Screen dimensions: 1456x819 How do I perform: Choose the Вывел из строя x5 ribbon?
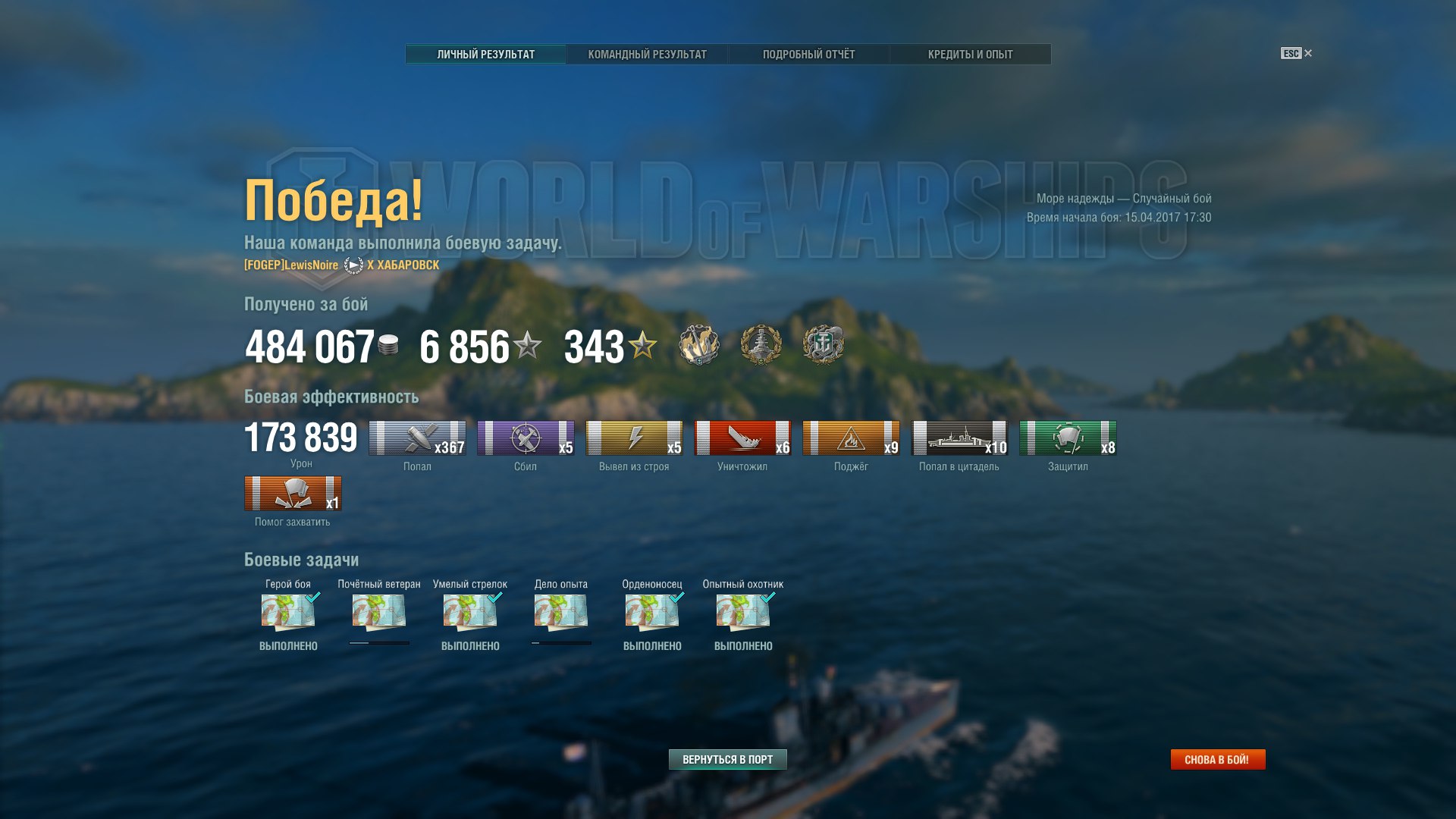[x=634, y=438]
